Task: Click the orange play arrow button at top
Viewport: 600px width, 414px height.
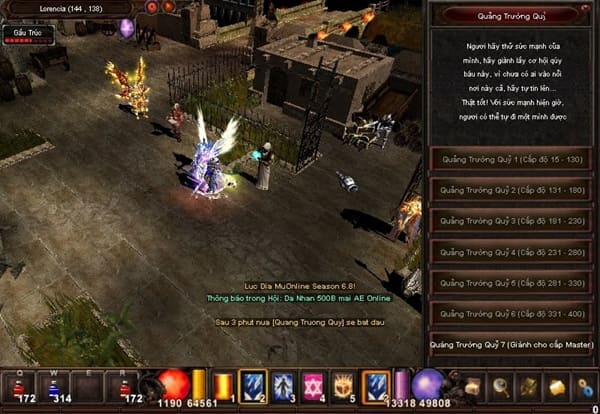Action: (168, 7)
